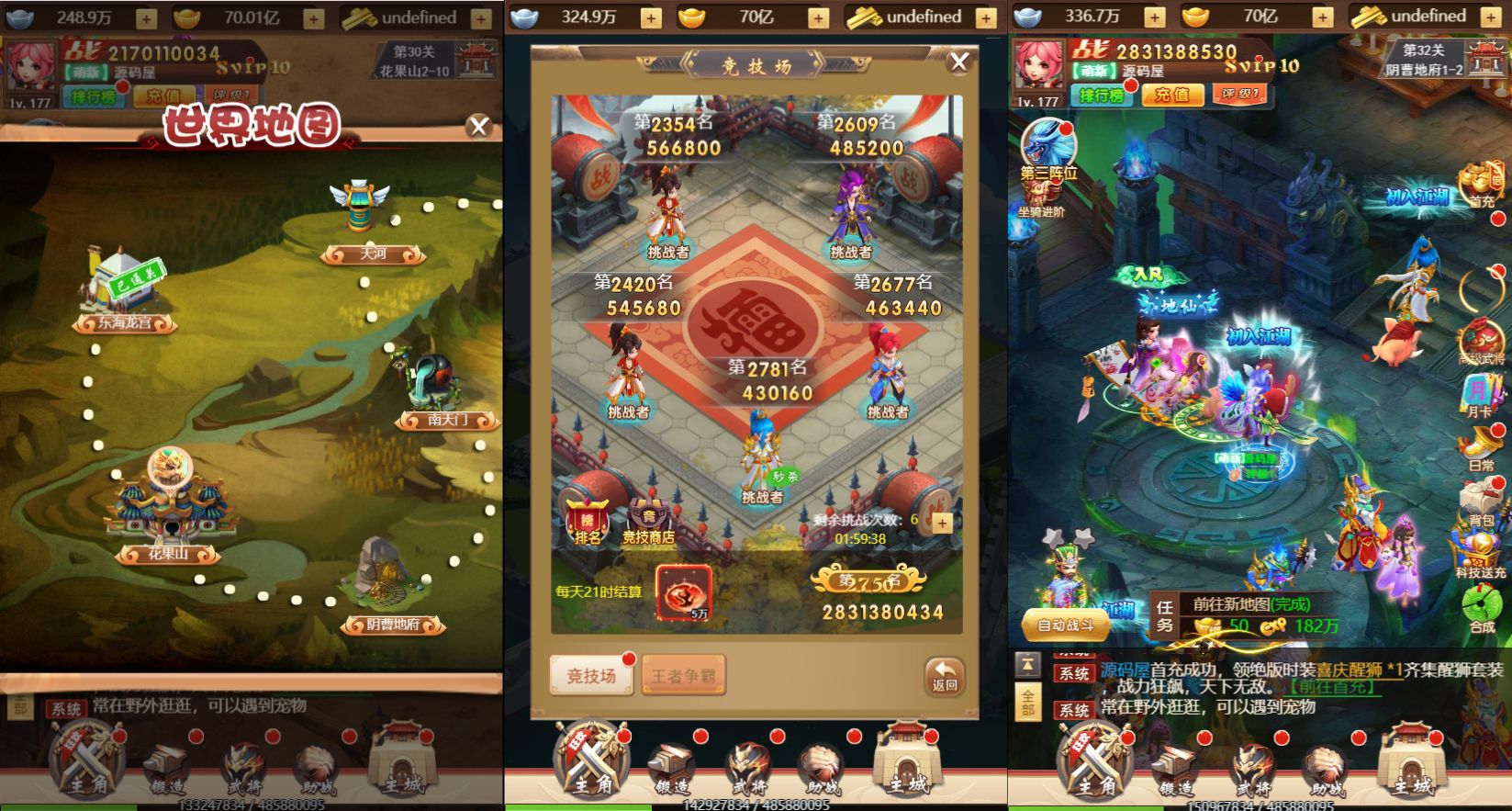This screenshot has height=811, width=1512.
Task: Claim the 首充 first recharge offer
Action: [1478, 184]
